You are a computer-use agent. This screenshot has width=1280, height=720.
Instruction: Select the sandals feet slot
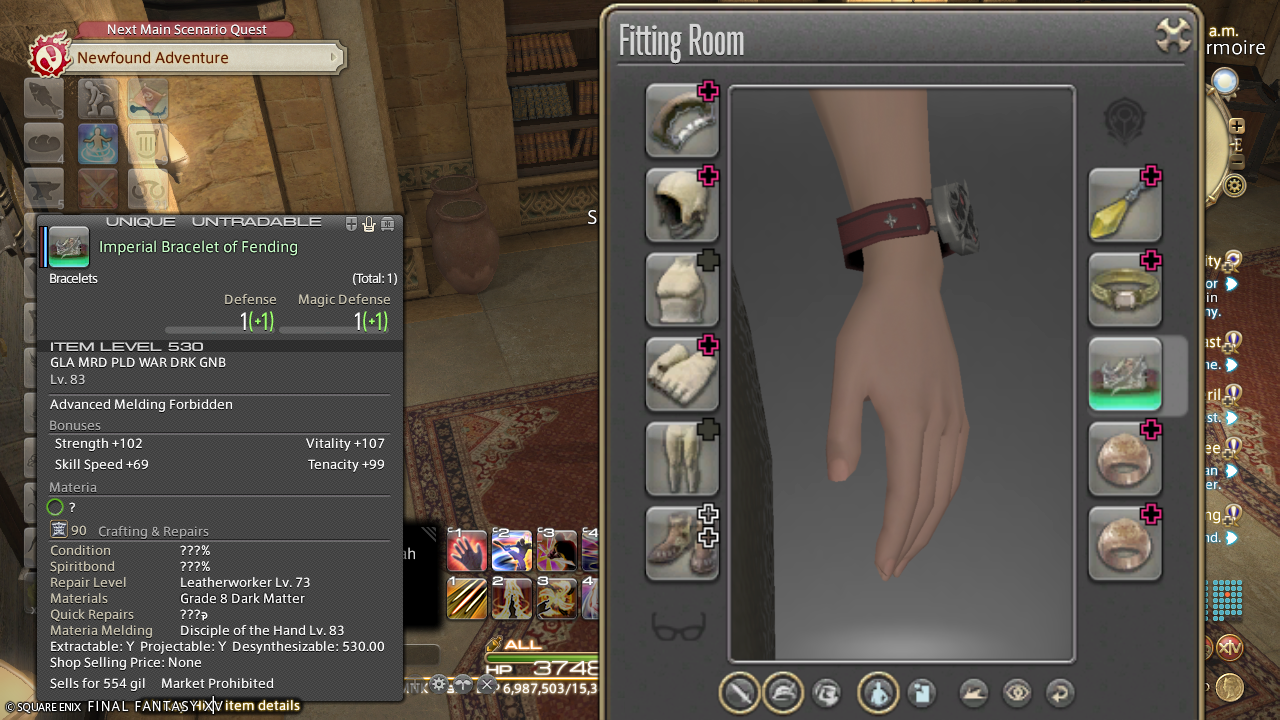pyautogui.click(x=682, y=543)
